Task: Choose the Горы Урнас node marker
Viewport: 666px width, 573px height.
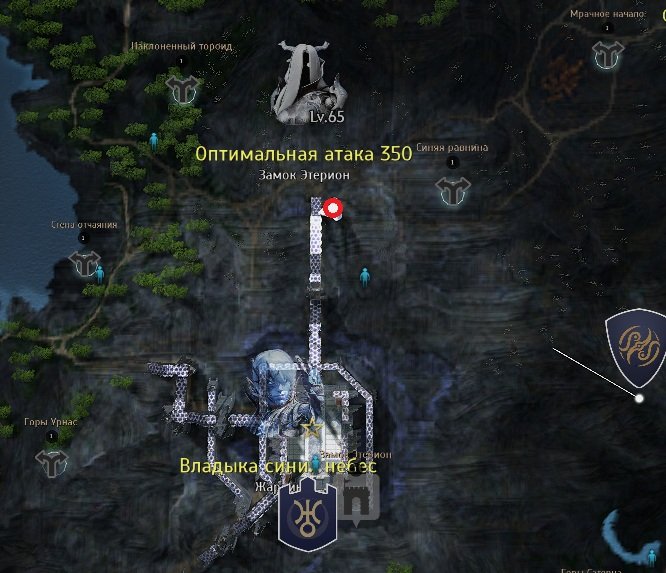Action: pos(50,462)
